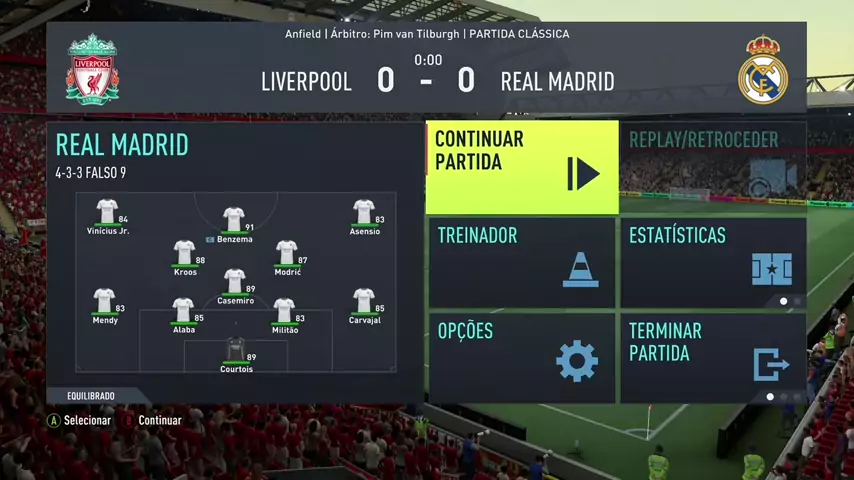Viewport: 854px width, 480px height.
Task: Select goalkeeper Courtois
Action: pos(236,350)
